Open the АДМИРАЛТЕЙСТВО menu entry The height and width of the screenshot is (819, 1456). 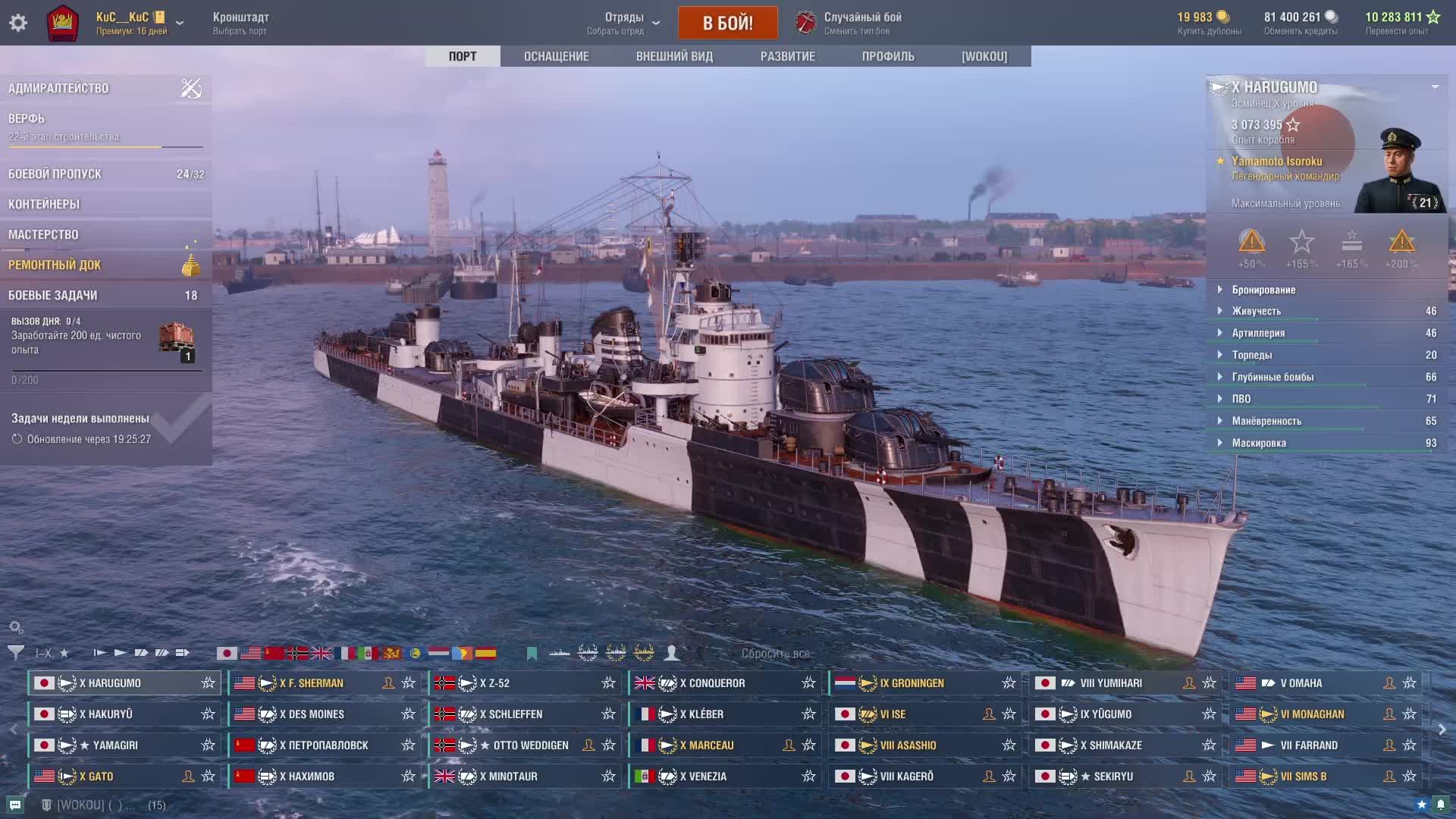58,88
